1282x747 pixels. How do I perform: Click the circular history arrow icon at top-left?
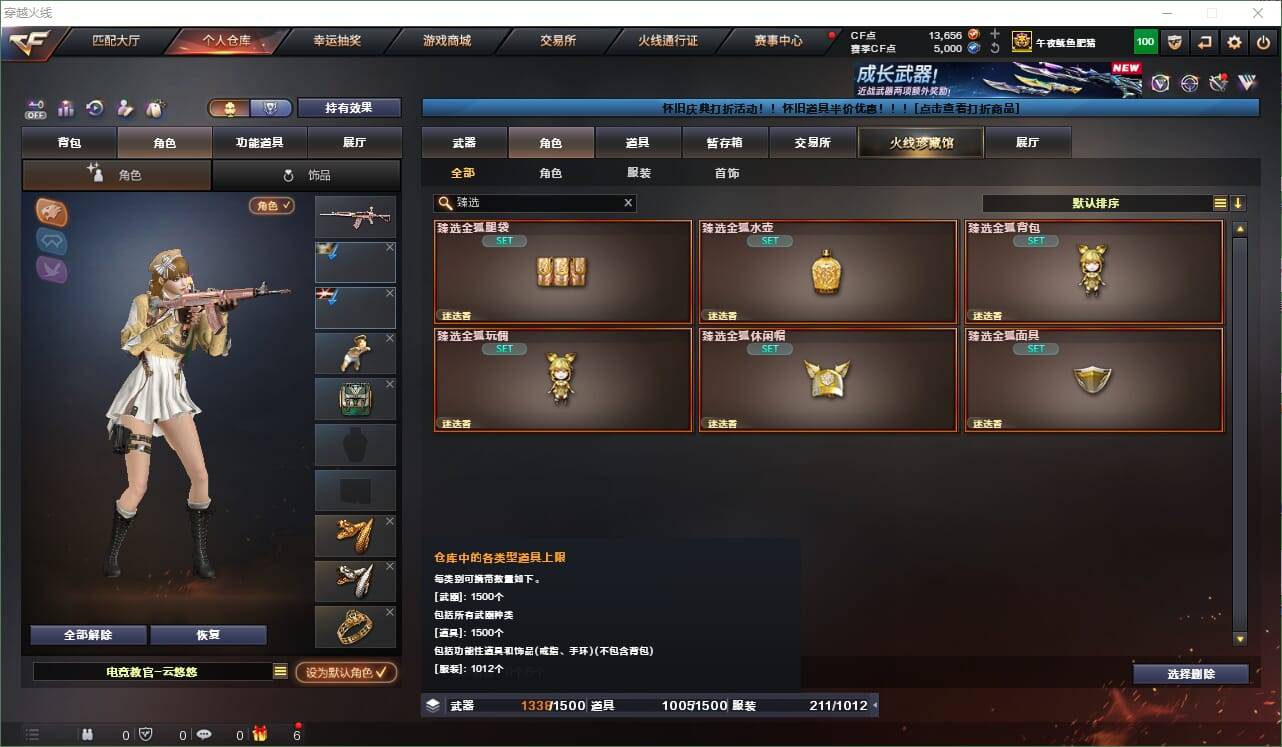[x=94, y=107]
